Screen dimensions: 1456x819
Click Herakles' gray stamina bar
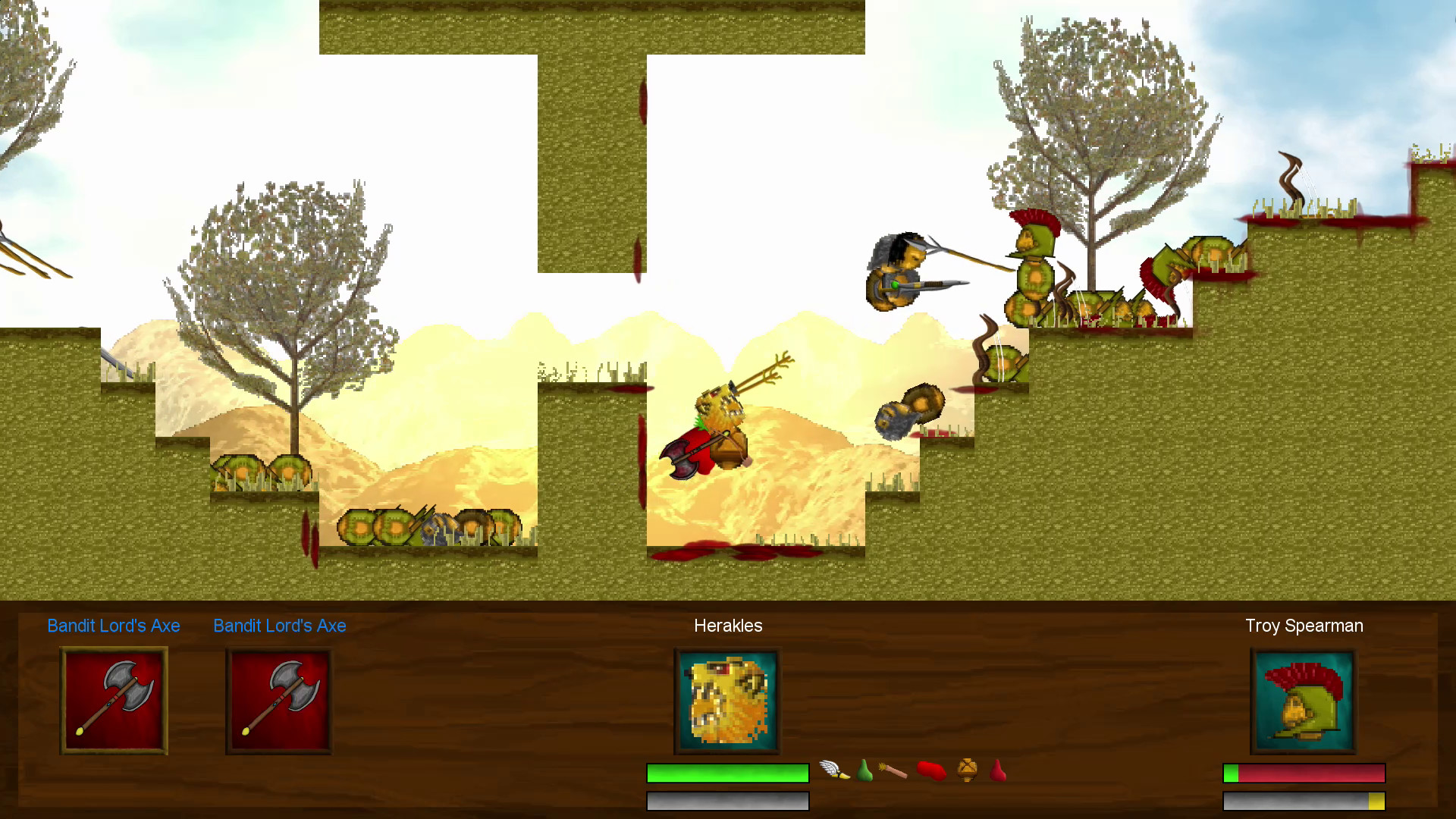[726, 800]
